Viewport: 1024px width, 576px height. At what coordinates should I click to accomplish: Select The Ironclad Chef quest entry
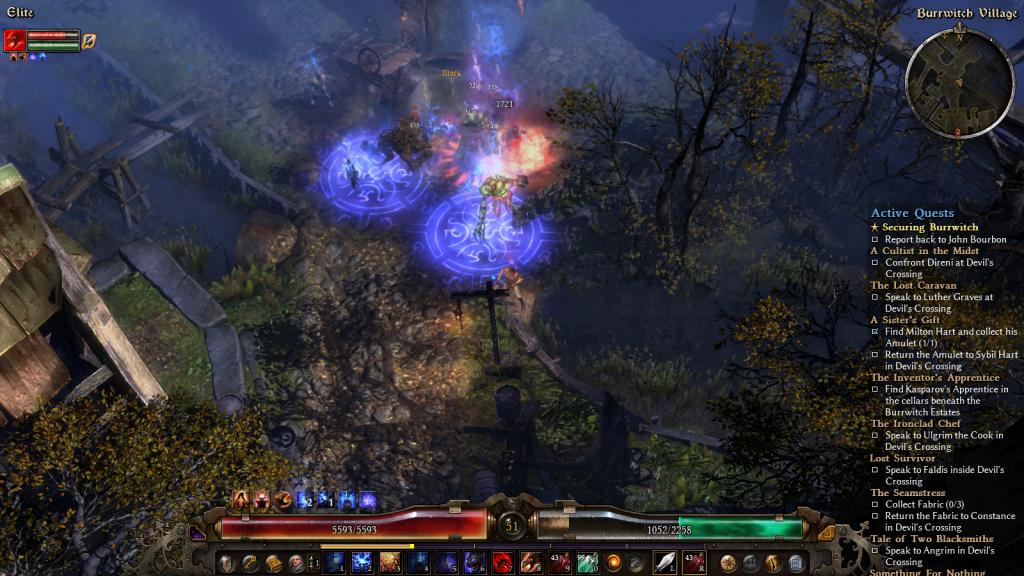(916, 423)
